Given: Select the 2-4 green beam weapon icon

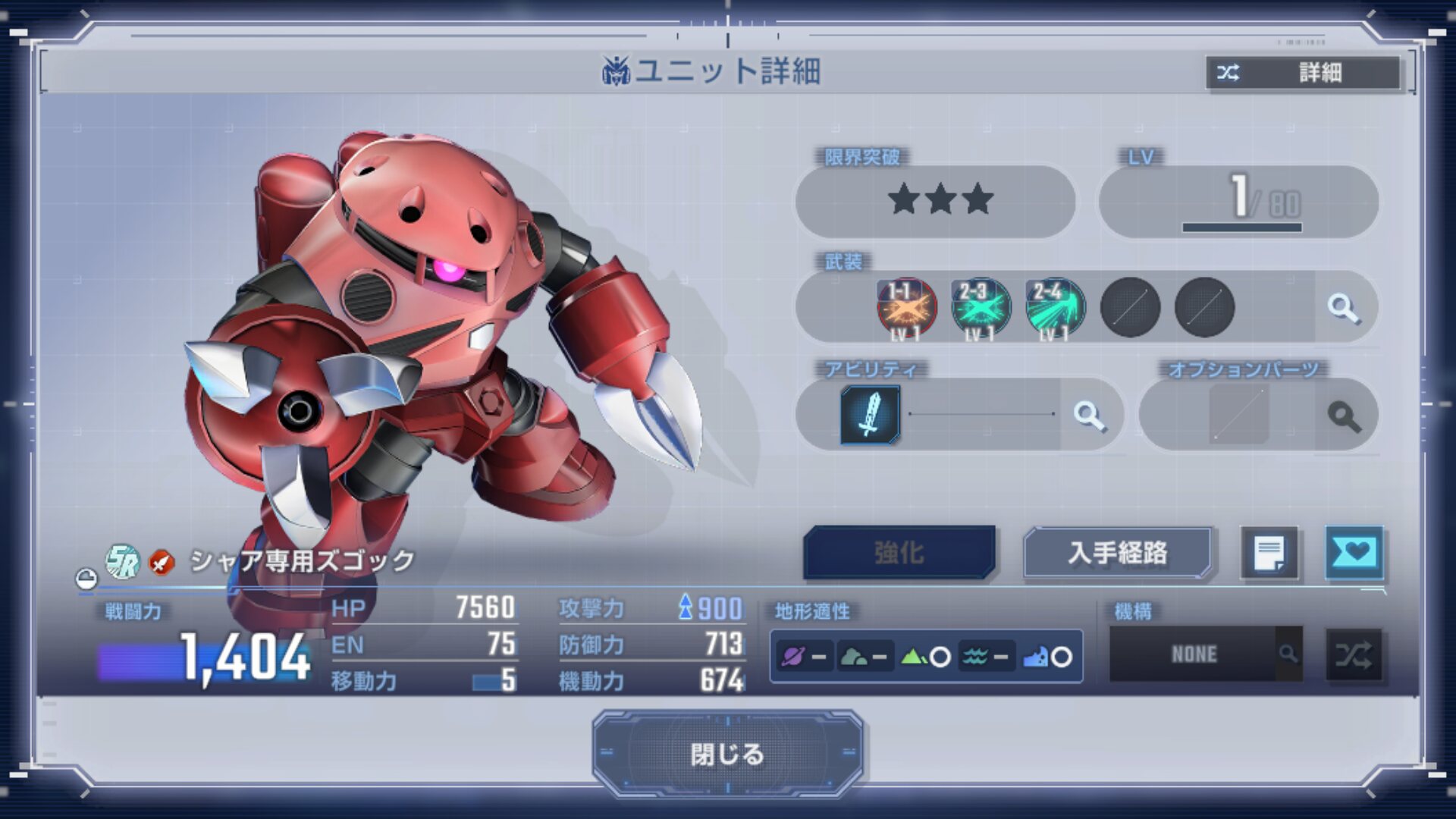Looking at the screenshot, I should [1055, 308].
